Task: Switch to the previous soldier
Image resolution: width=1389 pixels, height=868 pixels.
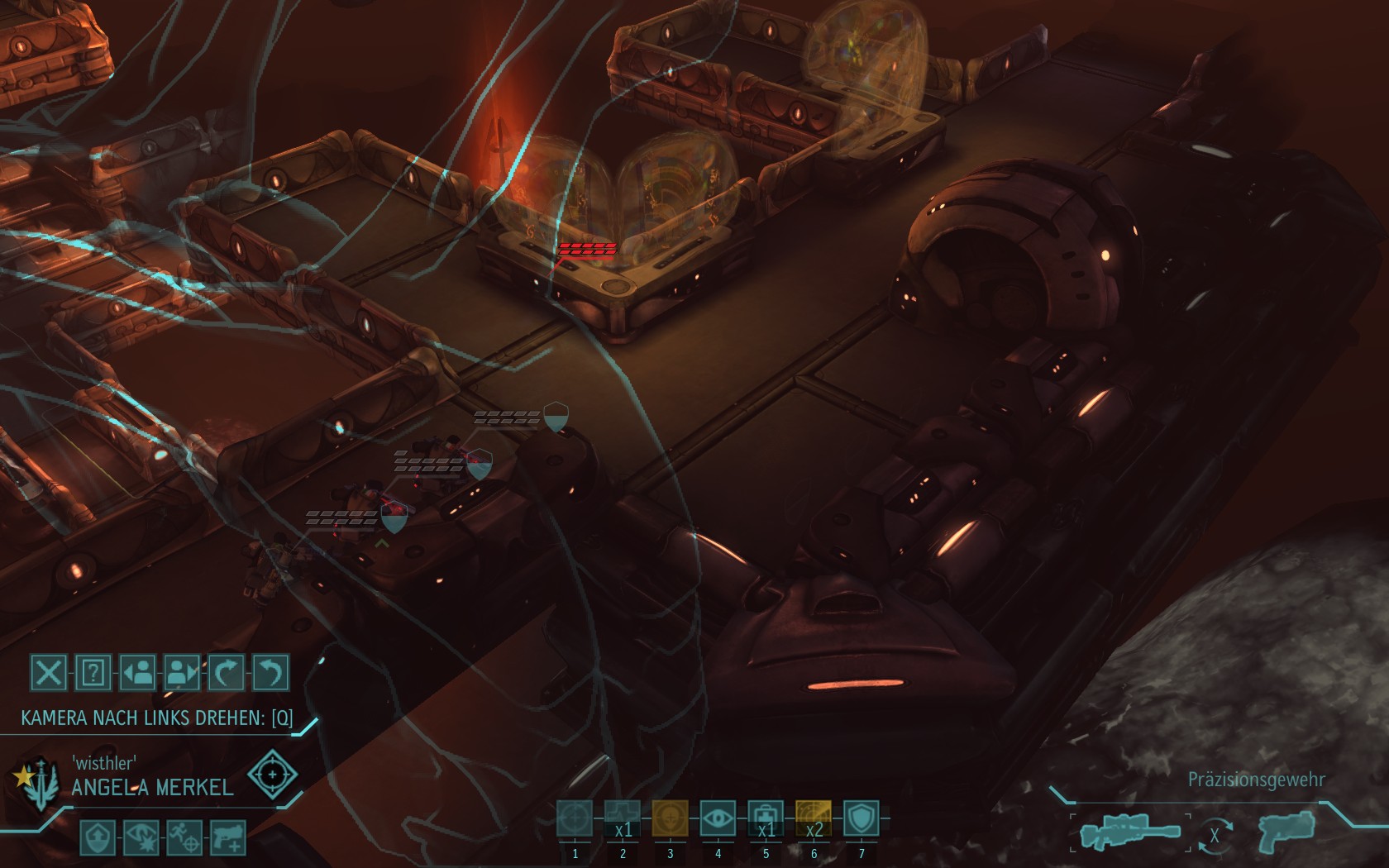Action: pyautogui.click(x=138, y=673)
